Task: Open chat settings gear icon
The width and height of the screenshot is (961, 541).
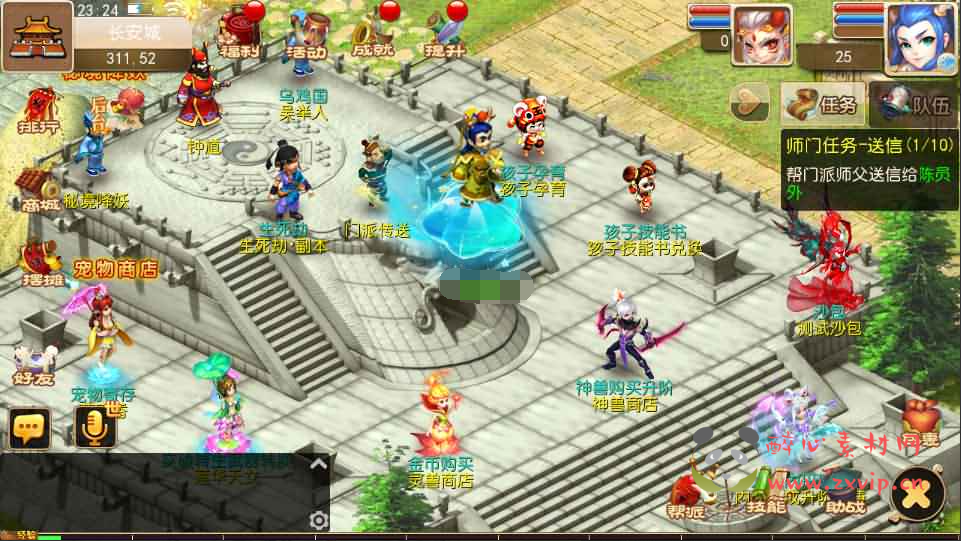Action: [318, 520]
